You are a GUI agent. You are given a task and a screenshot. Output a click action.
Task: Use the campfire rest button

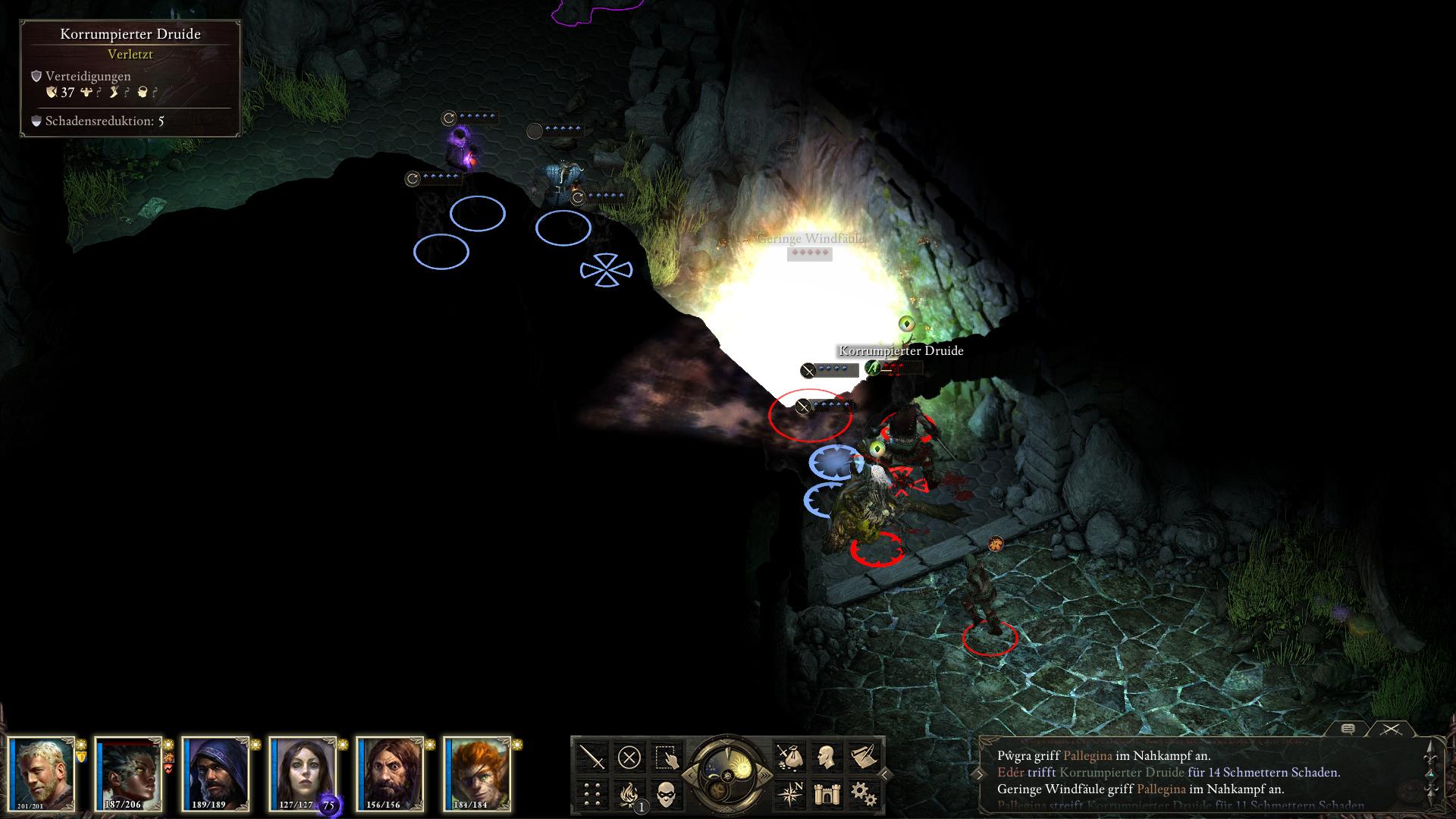(629, 794)
